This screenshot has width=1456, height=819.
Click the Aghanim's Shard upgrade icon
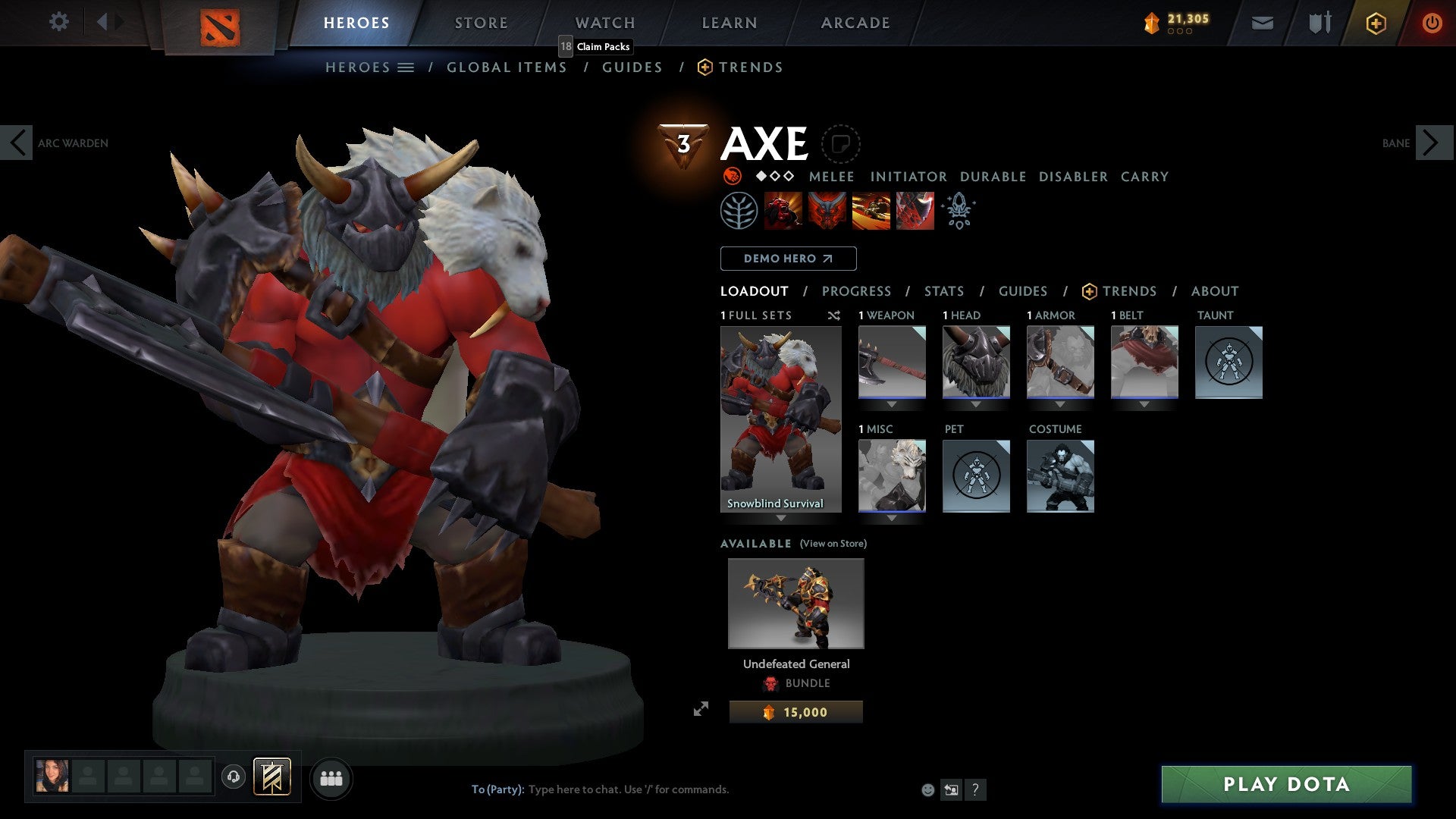[958, 211]
